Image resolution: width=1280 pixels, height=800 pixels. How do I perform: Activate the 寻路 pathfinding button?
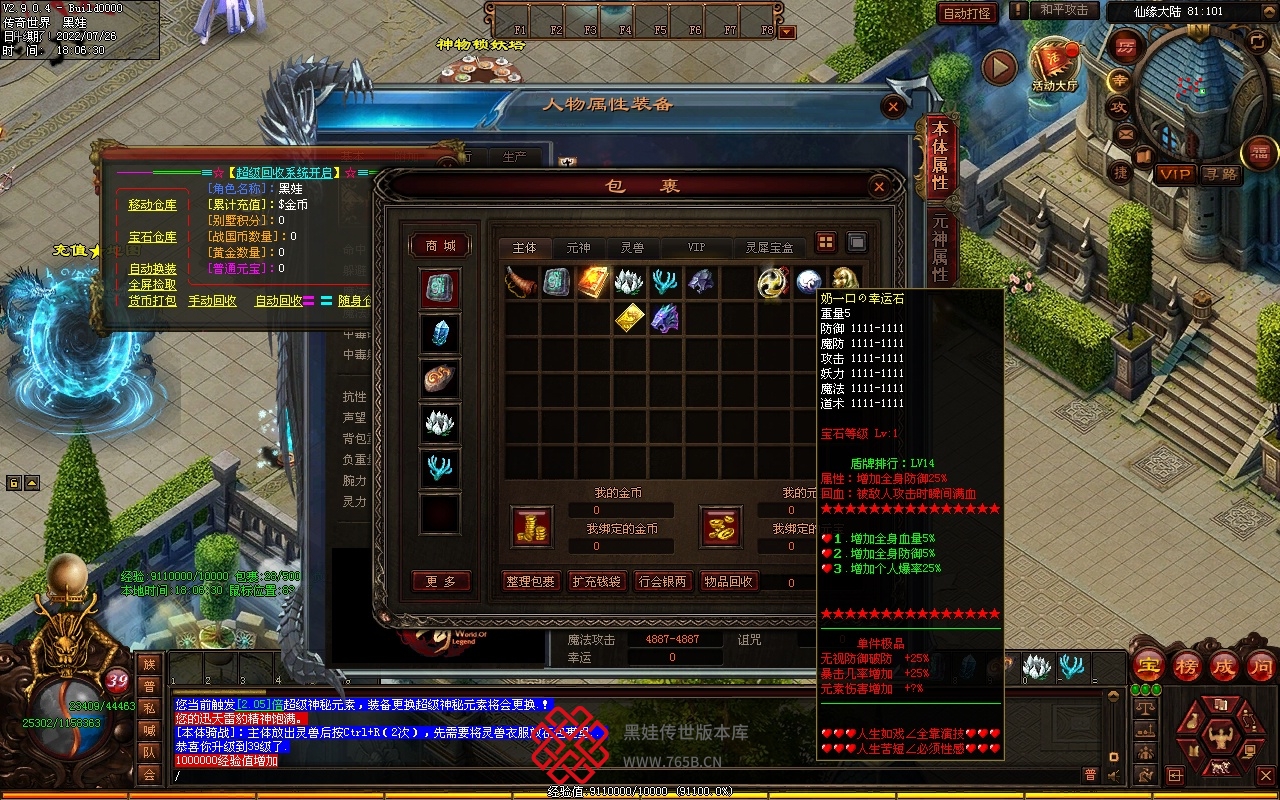[x=1220, y=174]
